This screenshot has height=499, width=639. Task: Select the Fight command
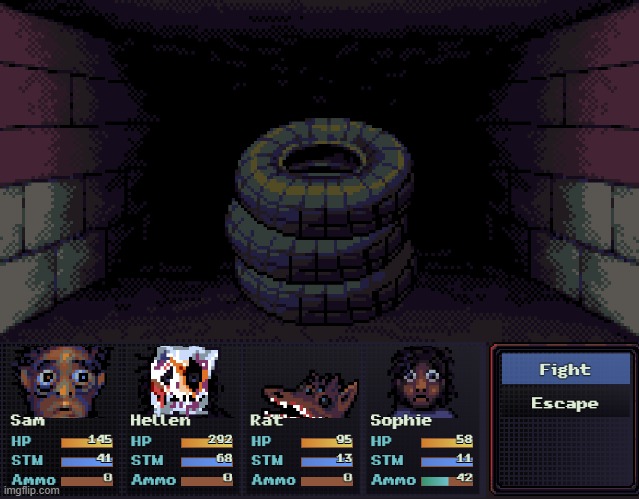tap(564, 370)
